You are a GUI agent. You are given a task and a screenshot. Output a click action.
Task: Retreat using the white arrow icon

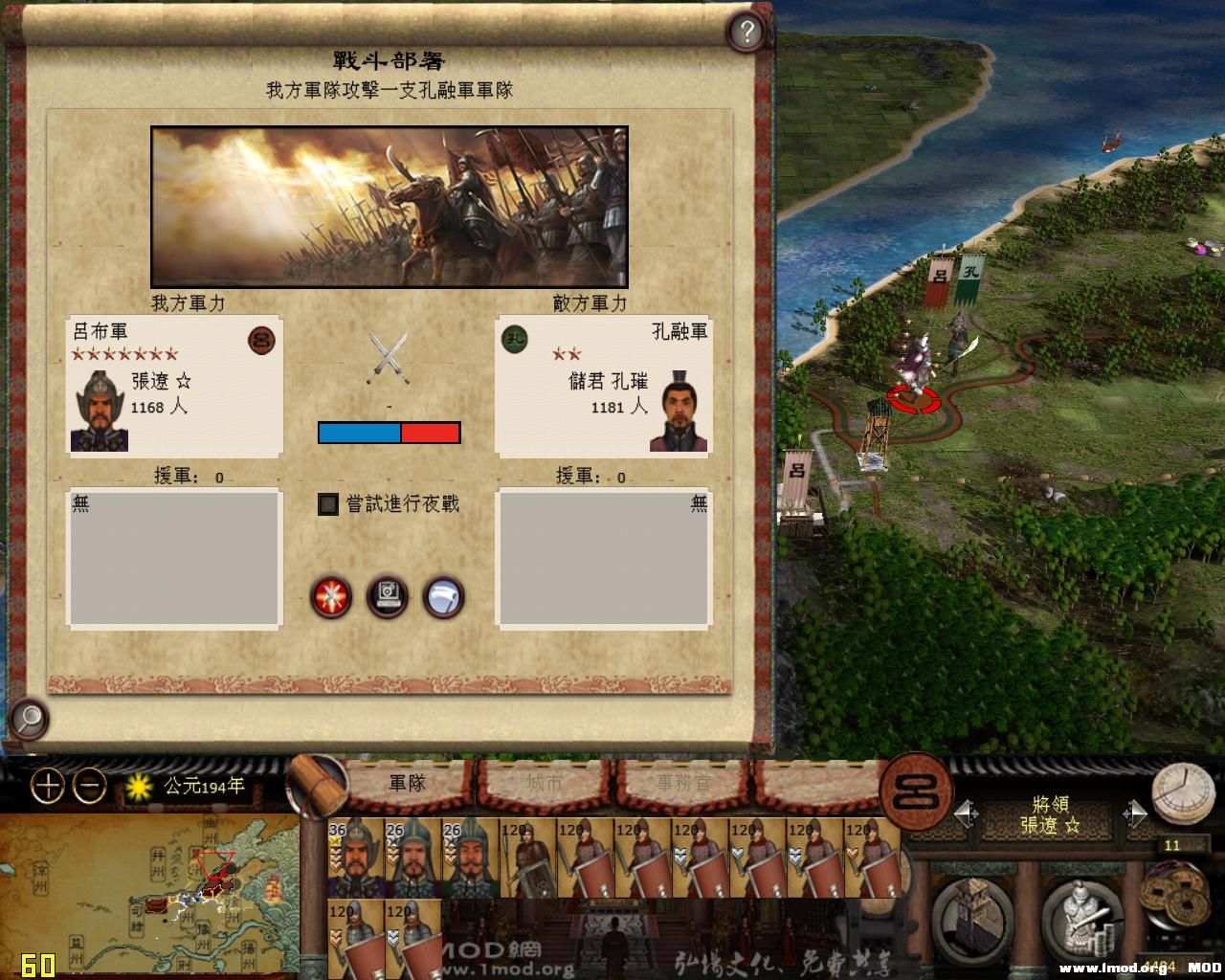click(444, 596)
